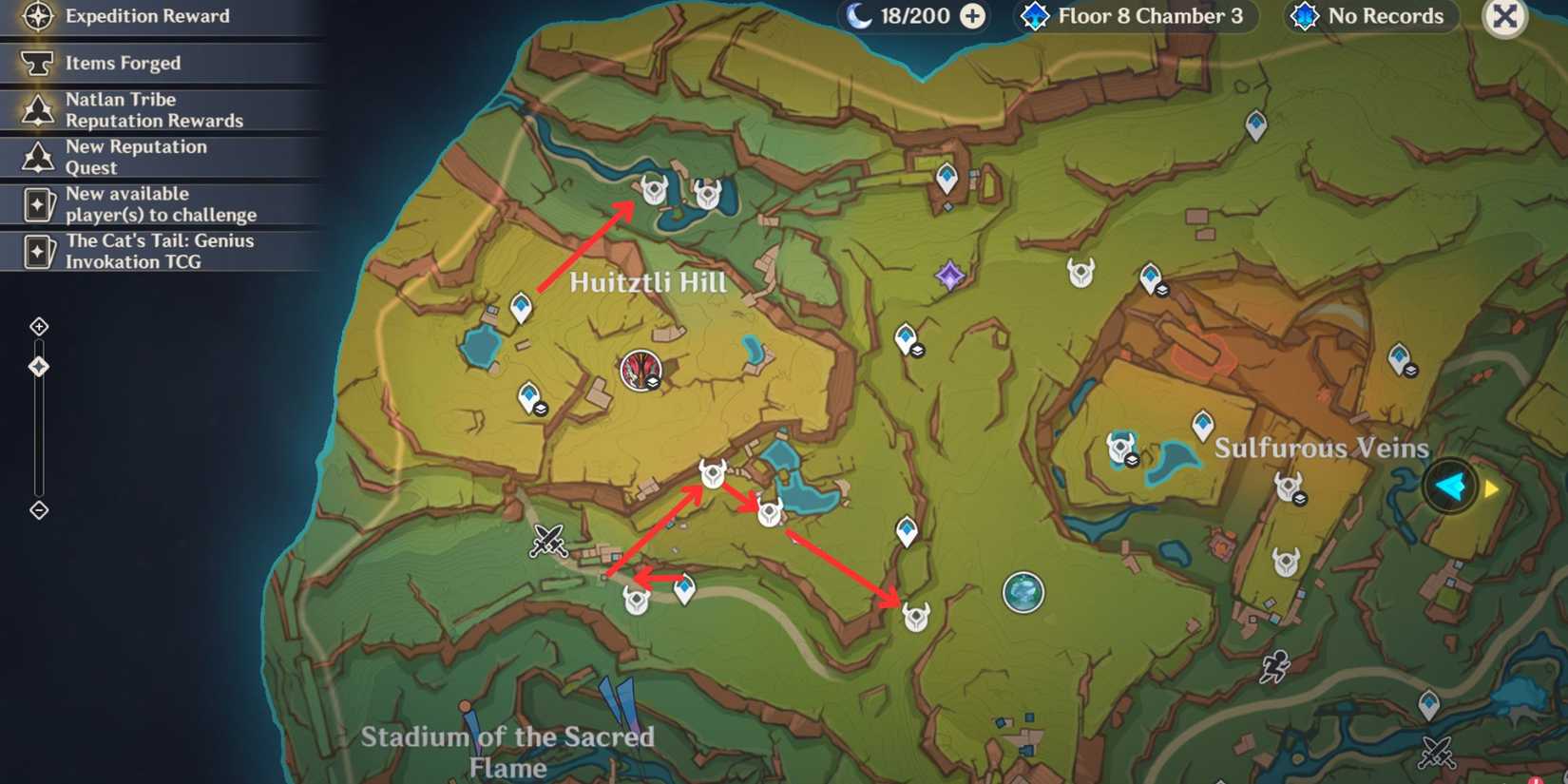
Task: Click the Sulfurous Veins region label
Action: (x=1321, y=447)
